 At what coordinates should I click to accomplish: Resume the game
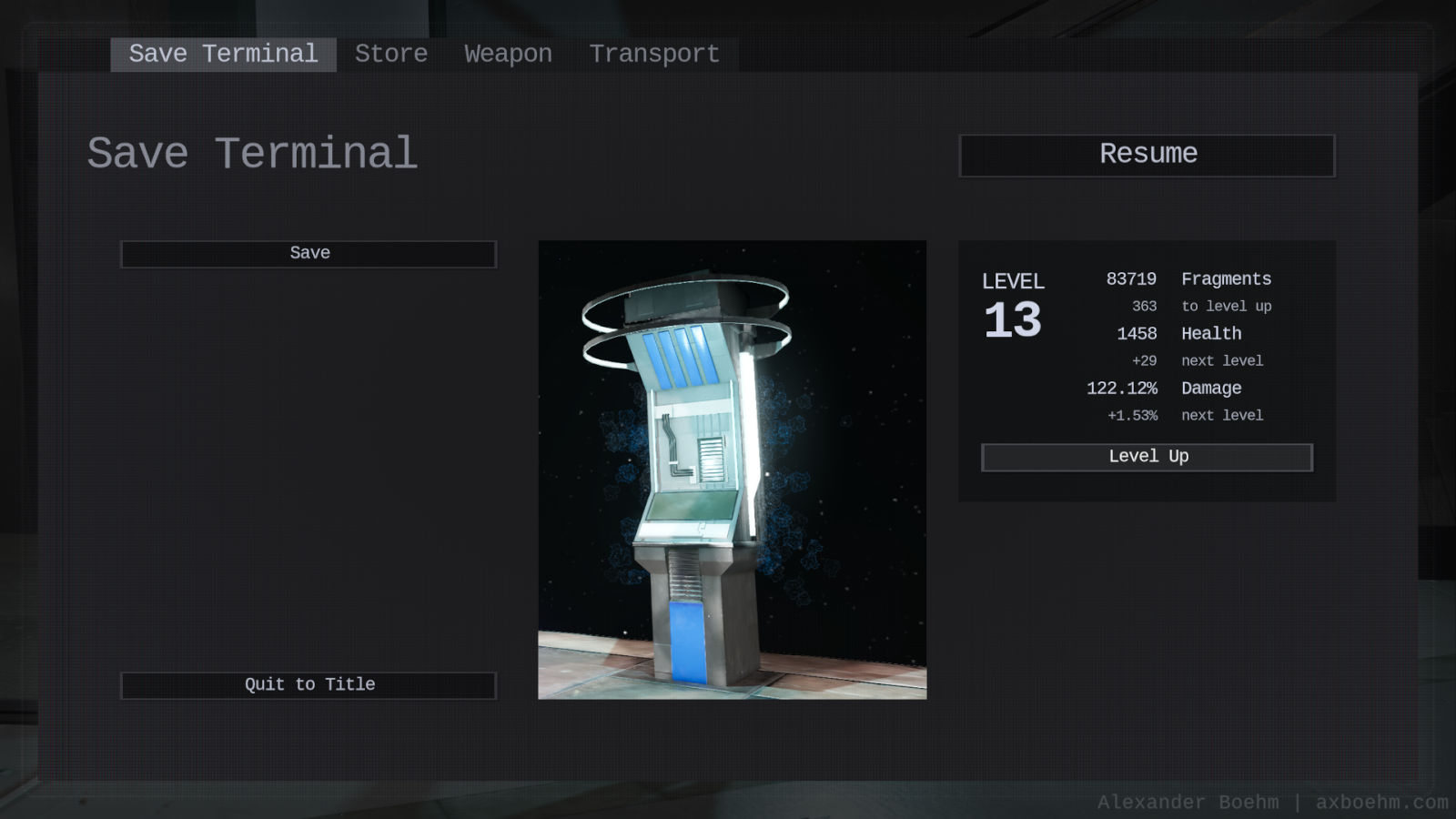point(1147,155)
